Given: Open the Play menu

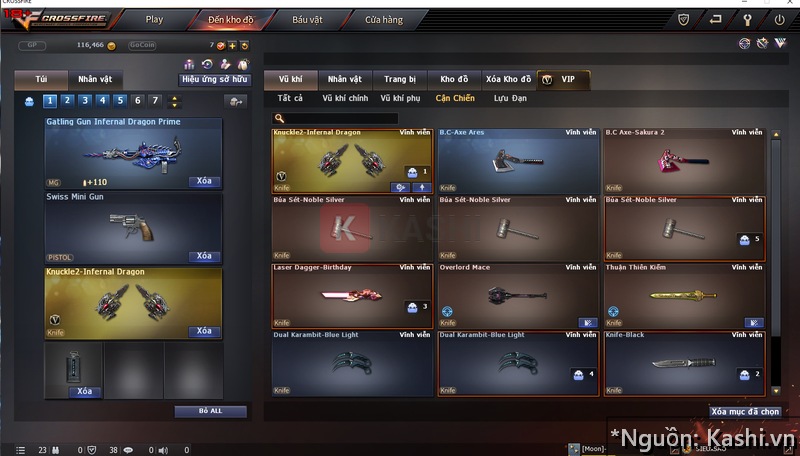Looking at the screenshot, I should coord(154,19).
